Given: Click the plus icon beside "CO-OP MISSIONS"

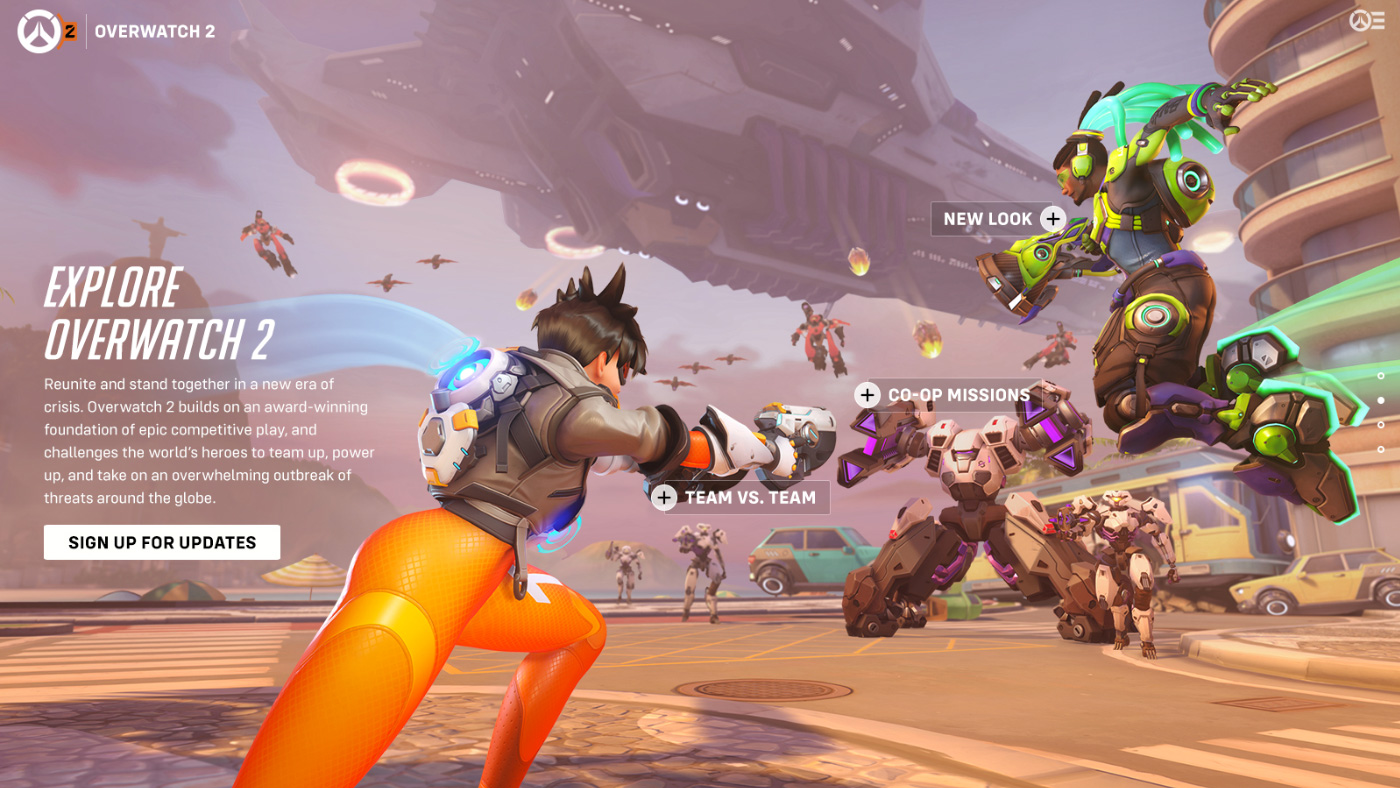Looking at the screenshot, I should 866,394.
